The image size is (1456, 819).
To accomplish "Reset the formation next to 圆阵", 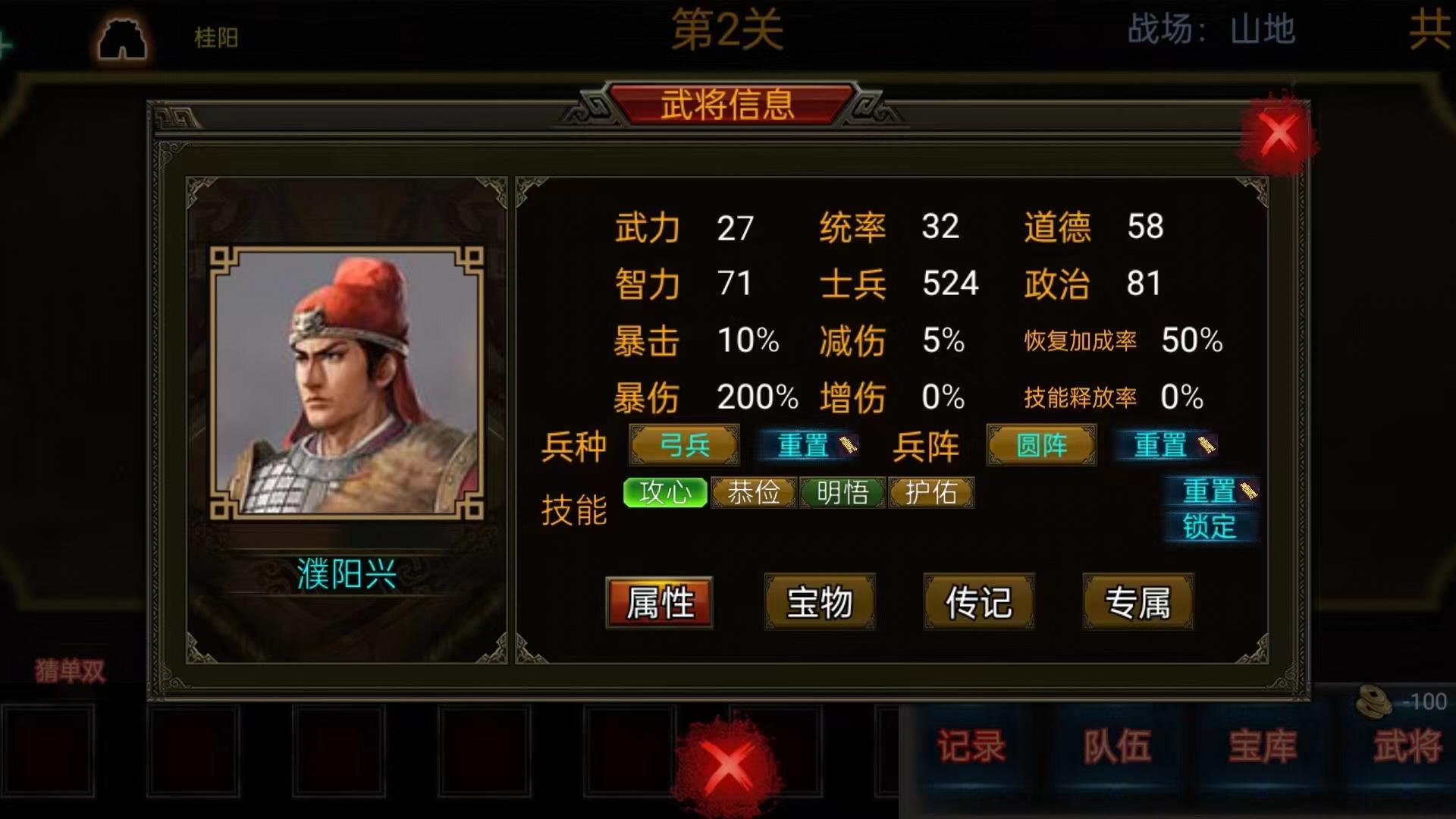I will click(1164, 445).
